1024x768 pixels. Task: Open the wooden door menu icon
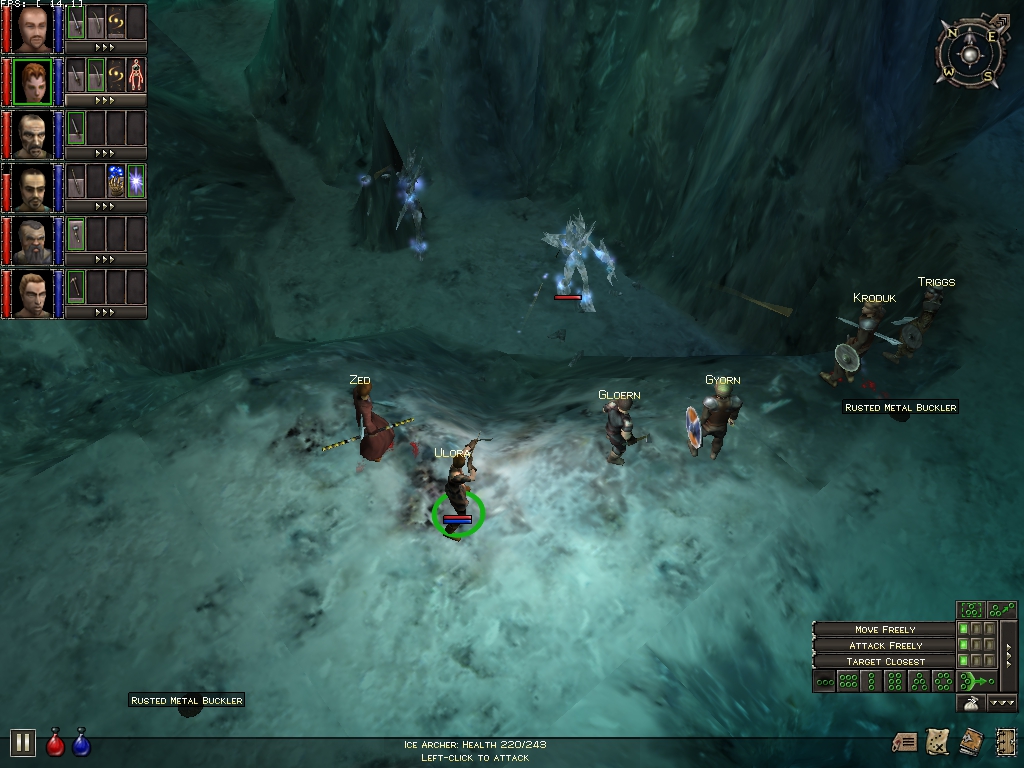click(x=1005, y=742)
